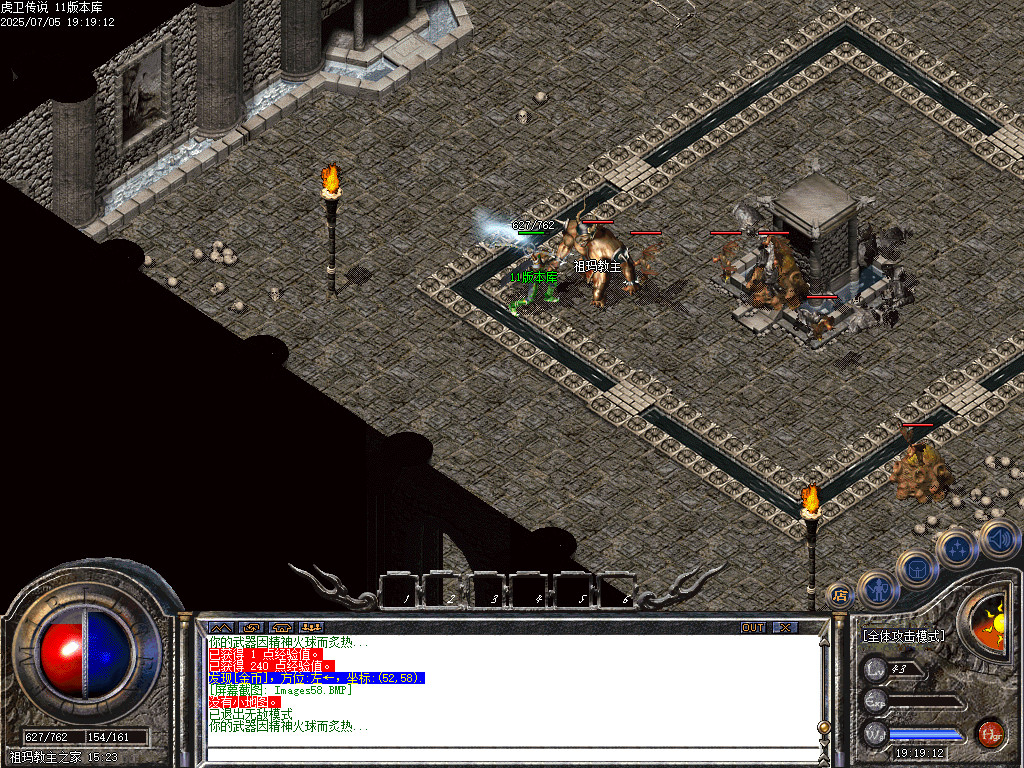Click the OUT button on chat panel
Viewport: 1024px width, 768px height.
(753, 627)
